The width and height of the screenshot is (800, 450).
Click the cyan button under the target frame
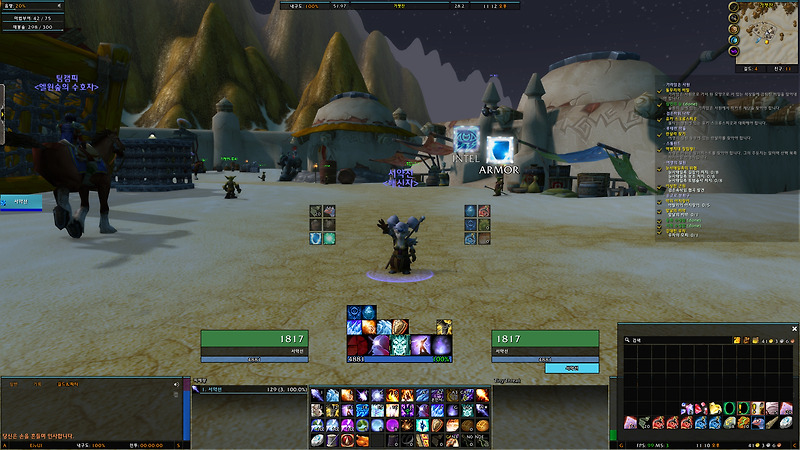tap(572, 368)
